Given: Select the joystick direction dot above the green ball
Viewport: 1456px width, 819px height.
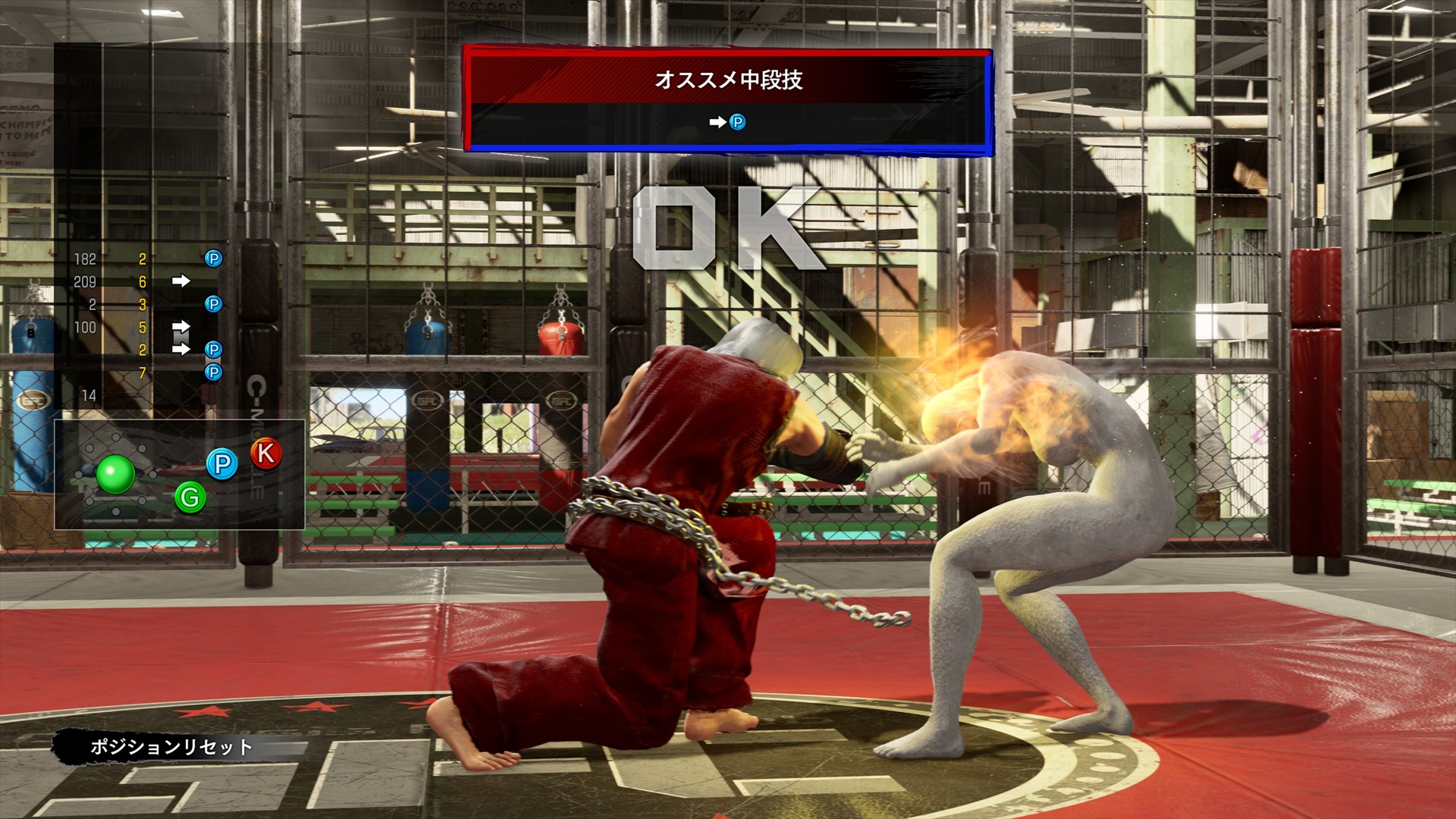Looking at the screenshot, I should (115, 437).
